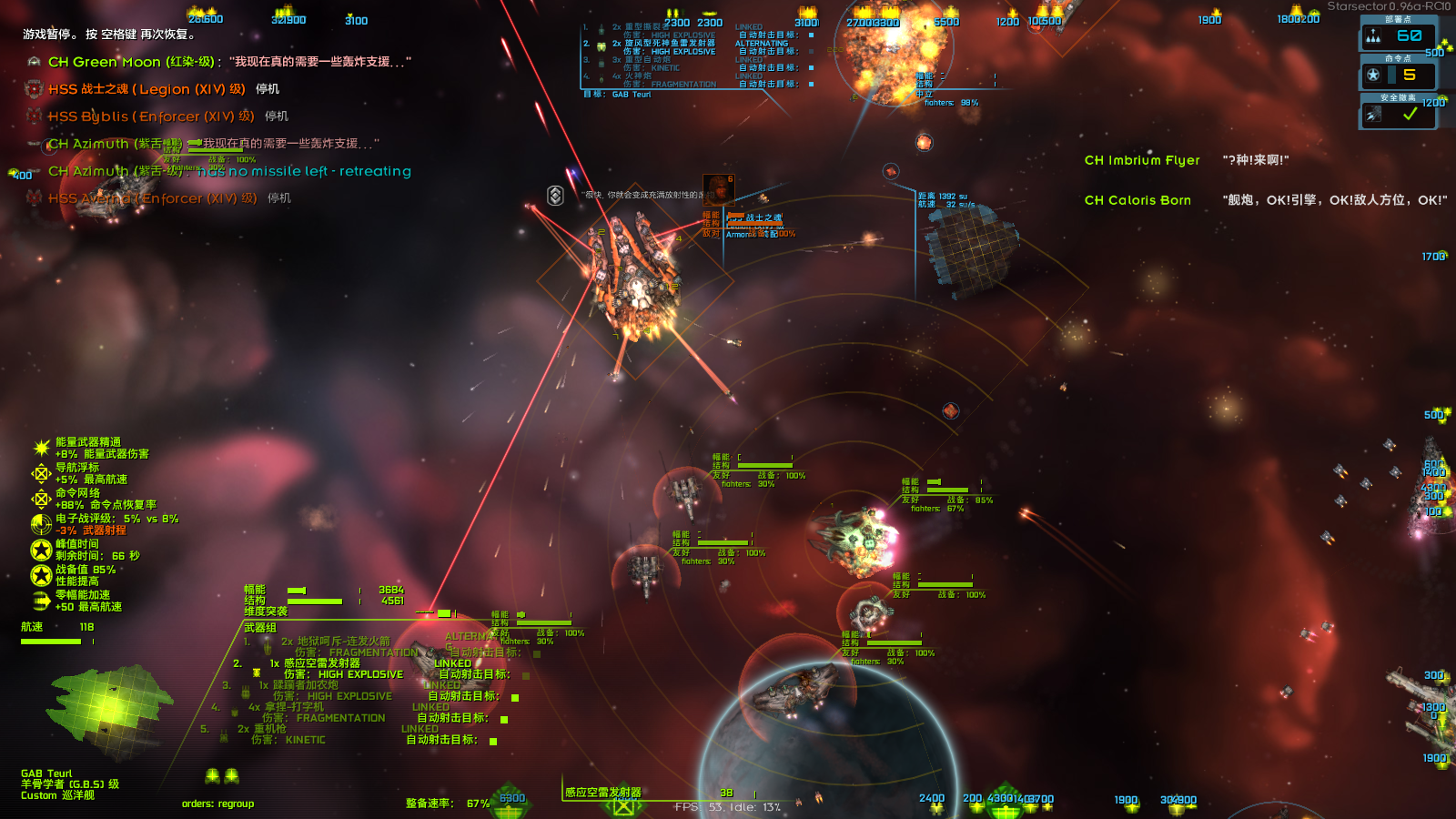
Task: Select the 拿捏-打字机 weapon group row
Action: point(286,707)
